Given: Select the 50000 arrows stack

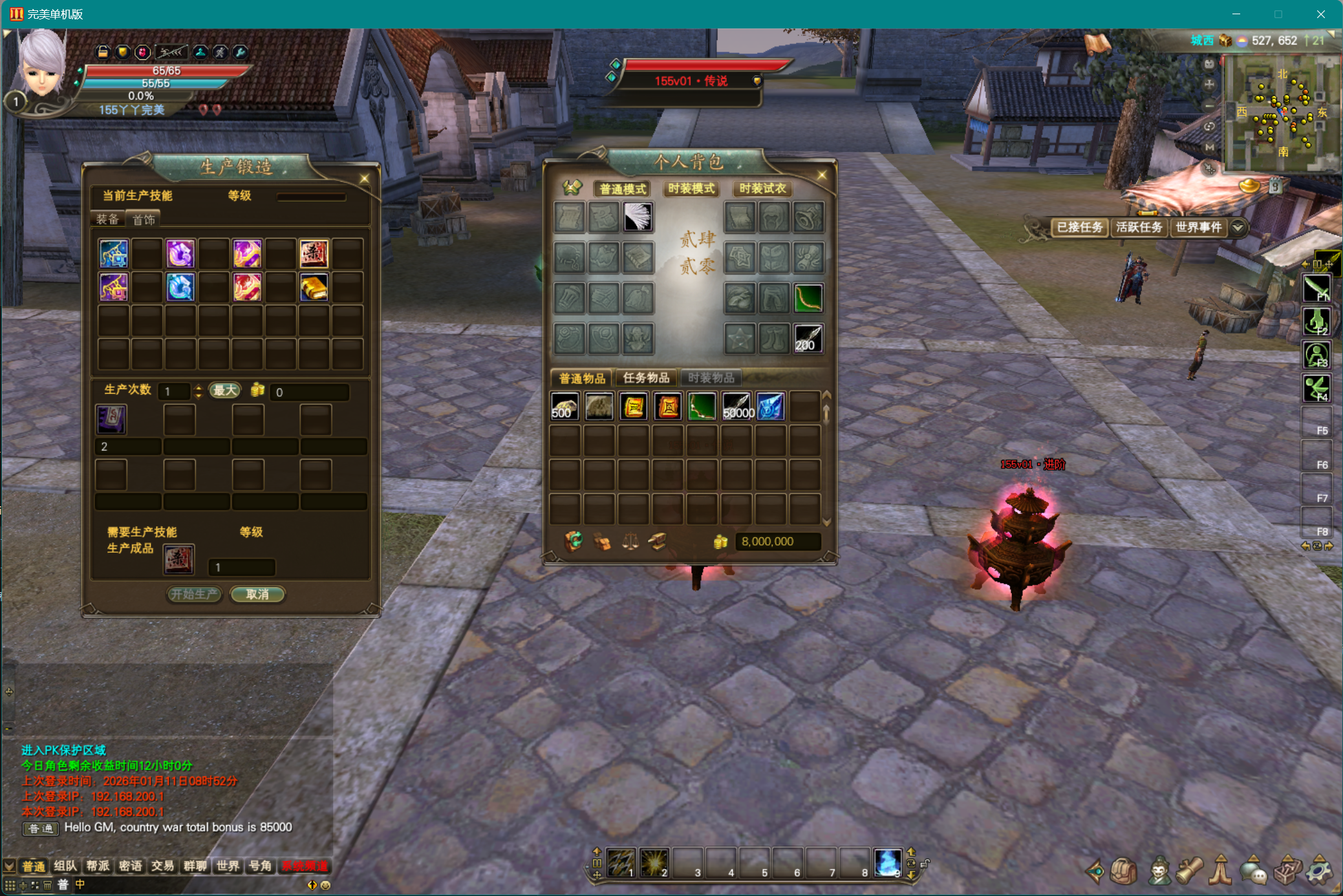Looking at the screenshot, I should [737, 407].
